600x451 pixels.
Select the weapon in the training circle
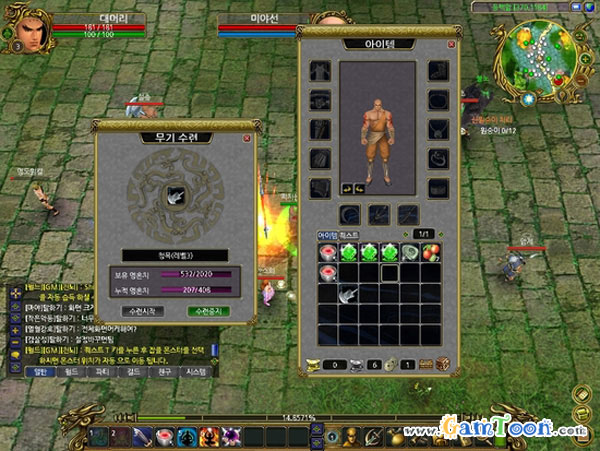coord(174,196)
